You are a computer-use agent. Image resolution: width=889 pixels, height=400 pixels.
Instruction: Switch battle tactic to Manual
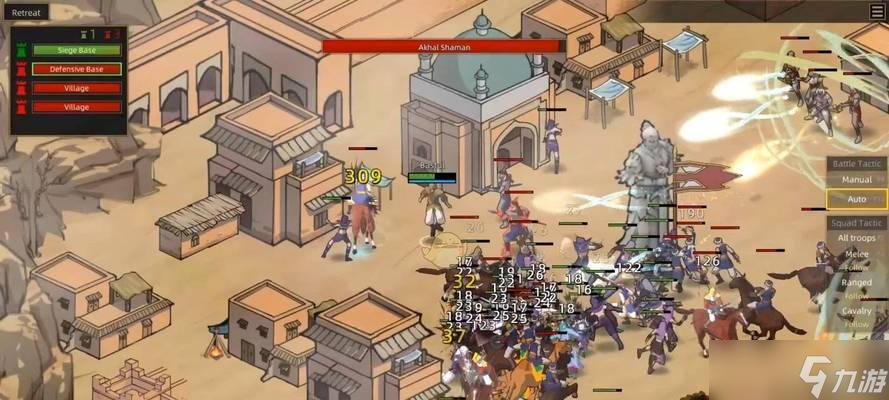pos(856,180)
